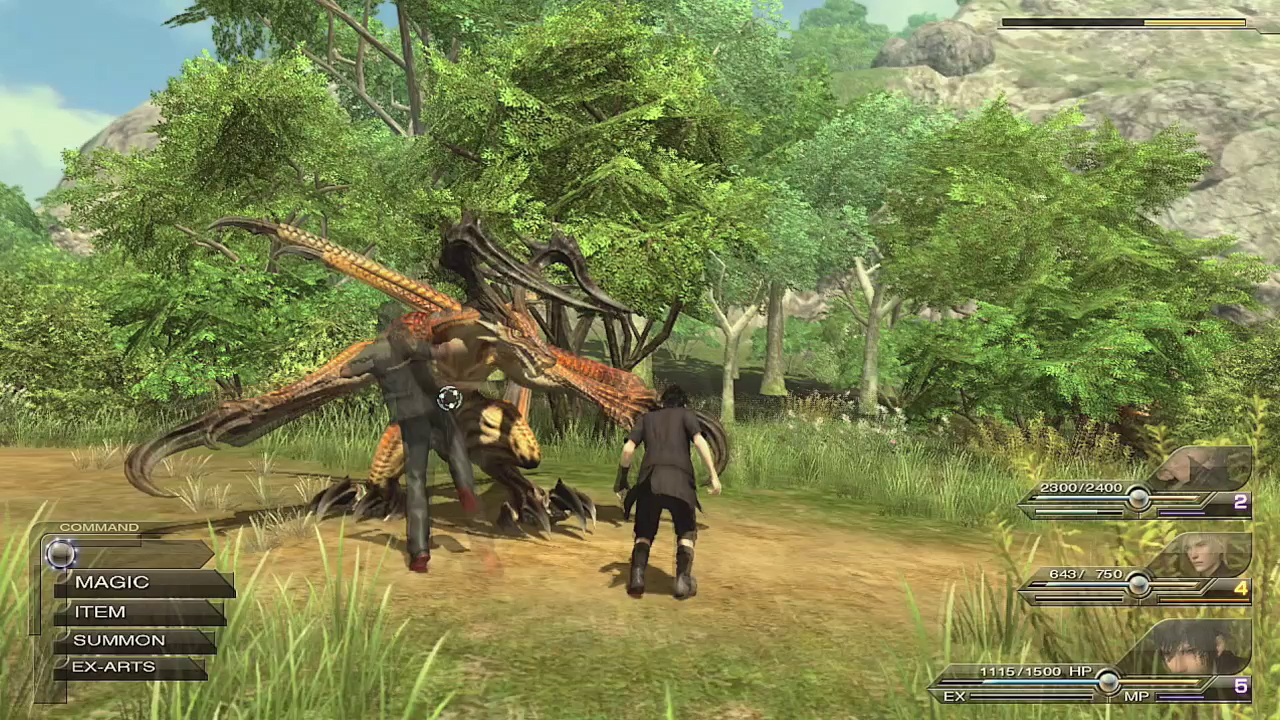
Task: Select the ITEM command
Action: [x=137, y=612]
